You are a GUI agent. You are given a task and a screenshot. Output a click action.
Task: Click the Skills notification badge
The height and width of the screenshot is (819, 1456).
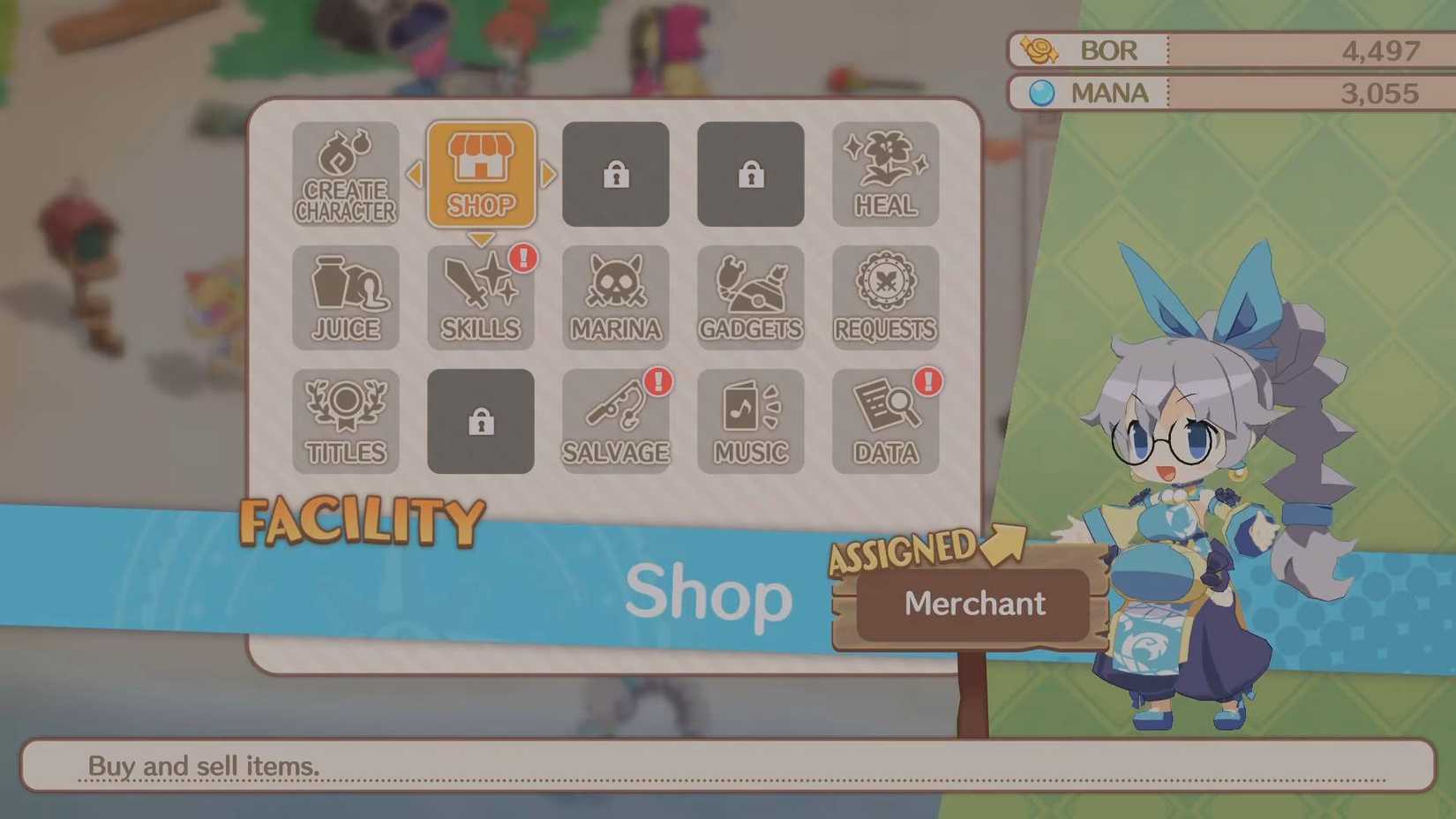[x=523, y=259]
